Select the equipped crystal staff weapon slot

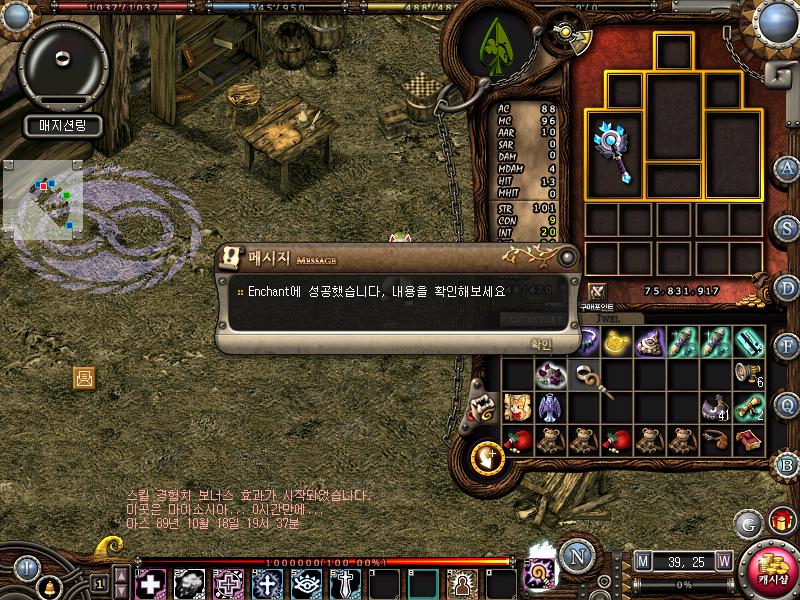click(614, 153)
